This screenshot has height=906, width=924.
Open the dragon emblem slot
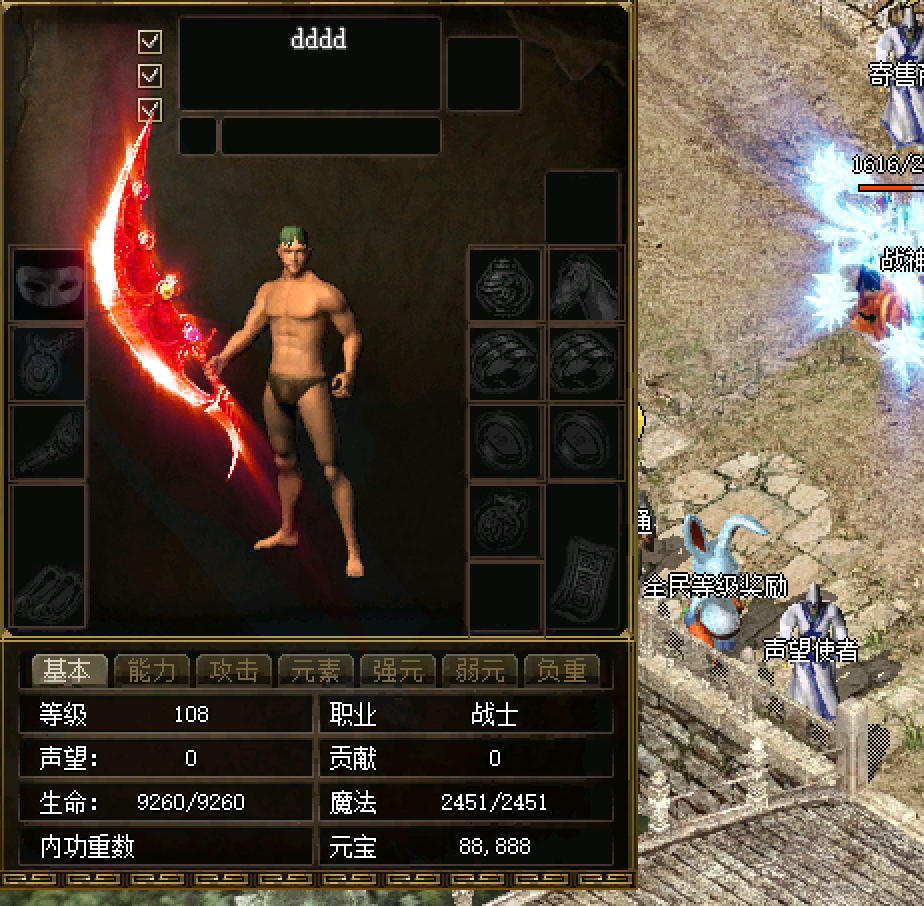(506, 284)
